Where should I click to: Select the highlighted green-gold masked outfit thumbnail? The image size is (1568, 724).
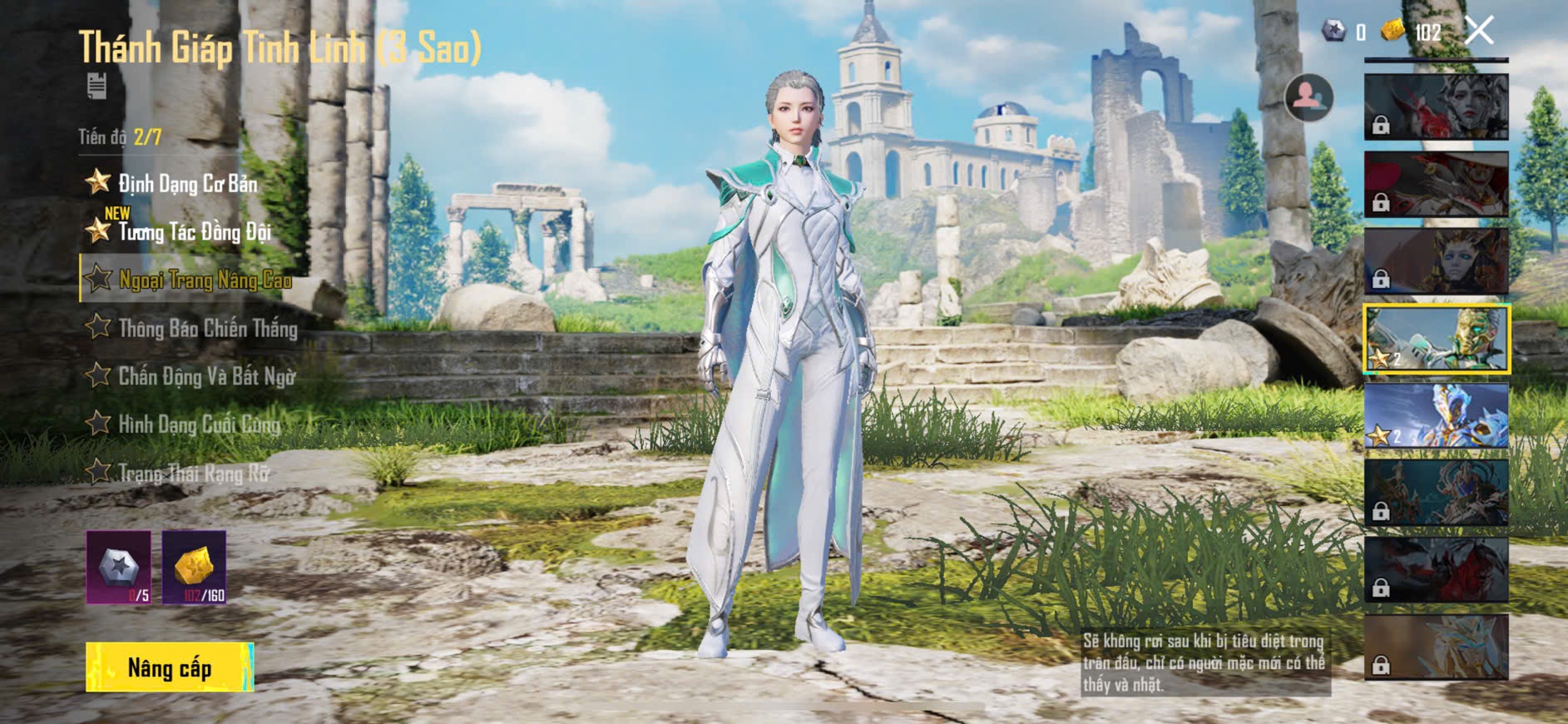click(x=1436, y=339)
